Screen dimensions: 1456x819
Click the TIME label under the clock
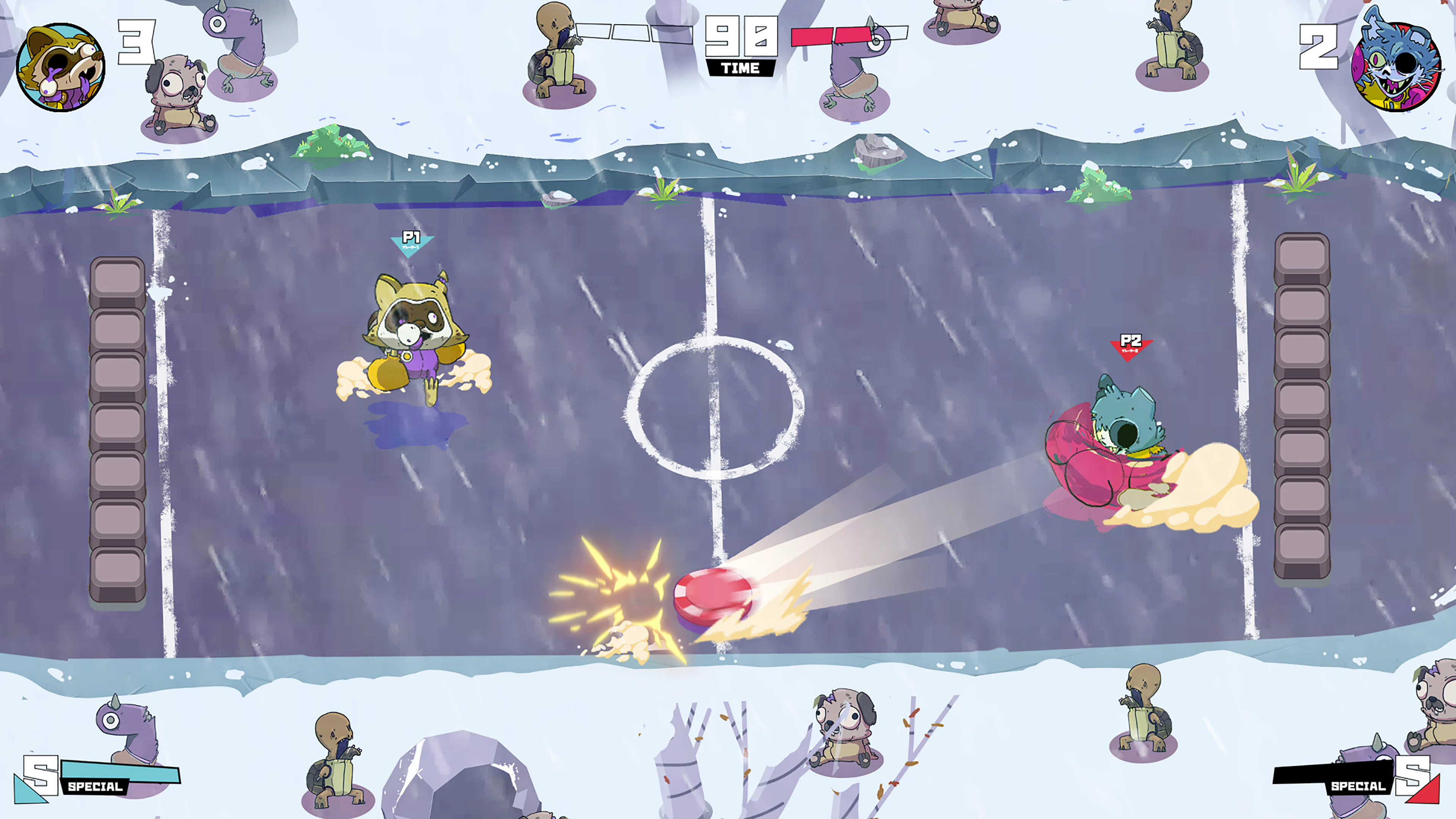tap(741, 68)
